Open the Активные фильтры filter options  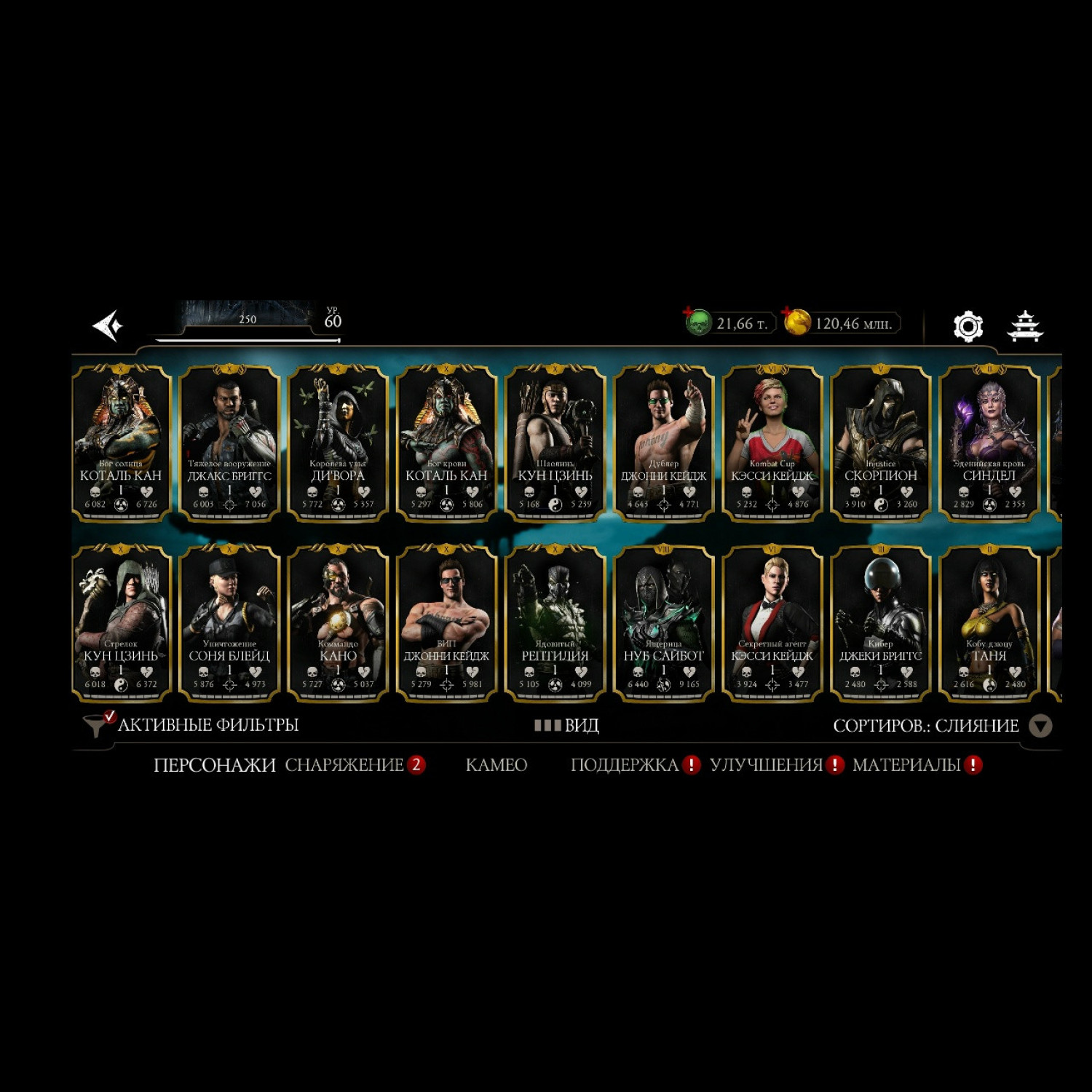coord(192,725)
